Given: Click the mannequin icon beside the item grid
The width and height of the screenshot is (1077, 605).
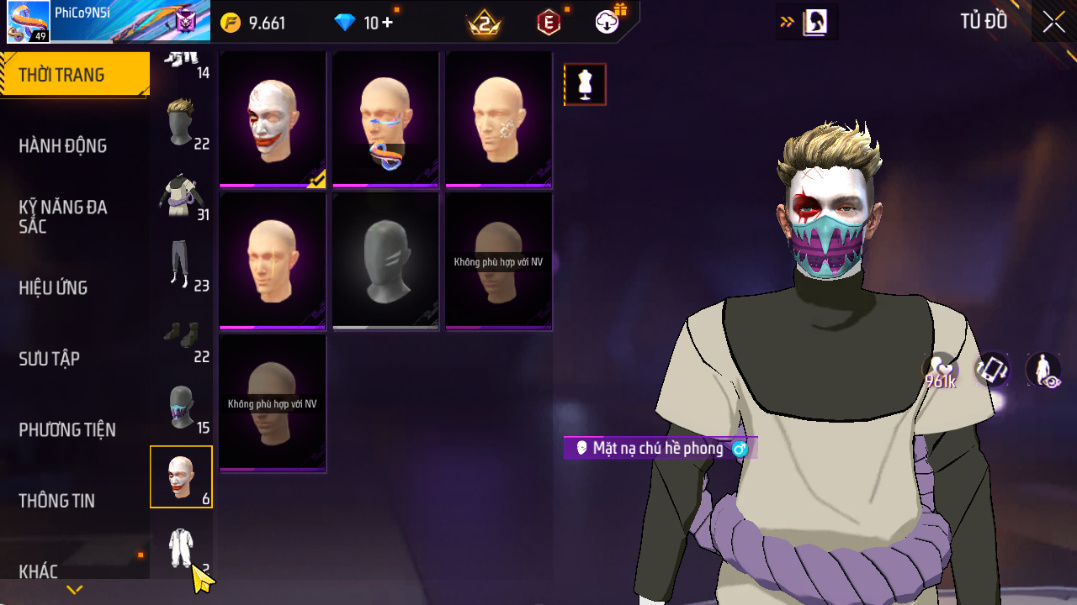Looking at the screenshot, I should pos(585,85).
